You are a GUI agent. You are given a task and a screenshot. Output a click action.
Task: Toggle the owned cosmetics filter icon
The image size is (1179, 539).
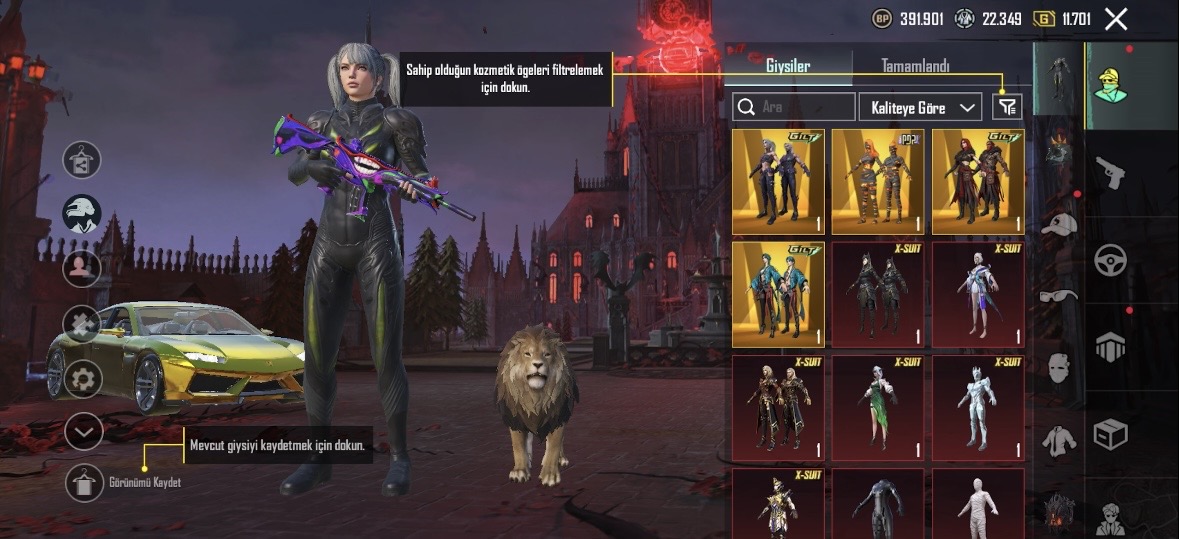tap(1006, 107)
